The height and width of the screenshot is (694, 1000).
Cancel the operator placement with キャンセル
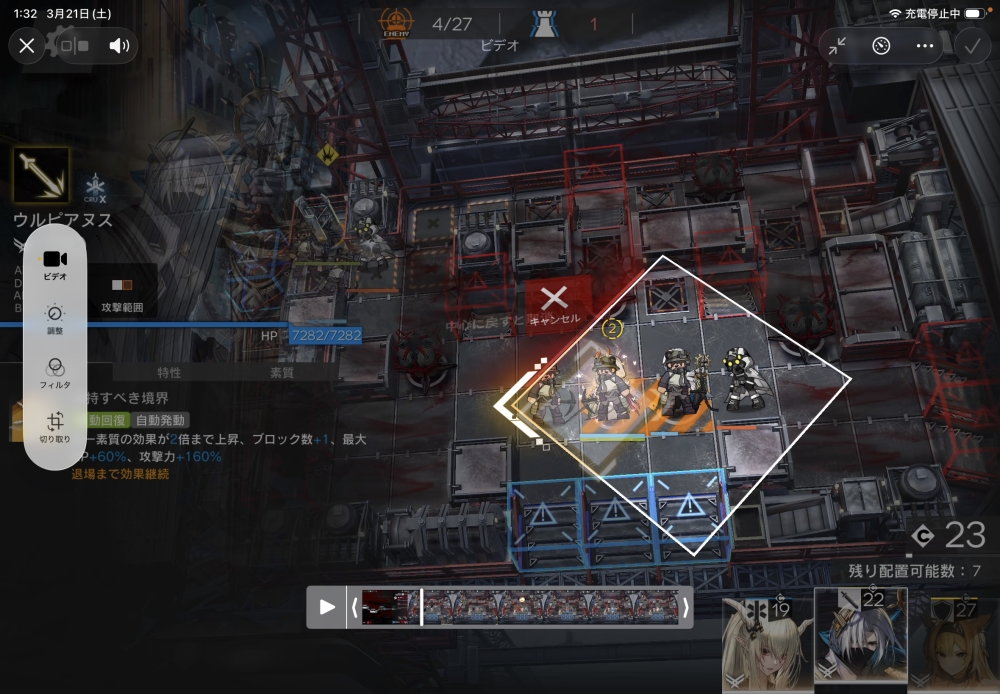tap(554, 302)
